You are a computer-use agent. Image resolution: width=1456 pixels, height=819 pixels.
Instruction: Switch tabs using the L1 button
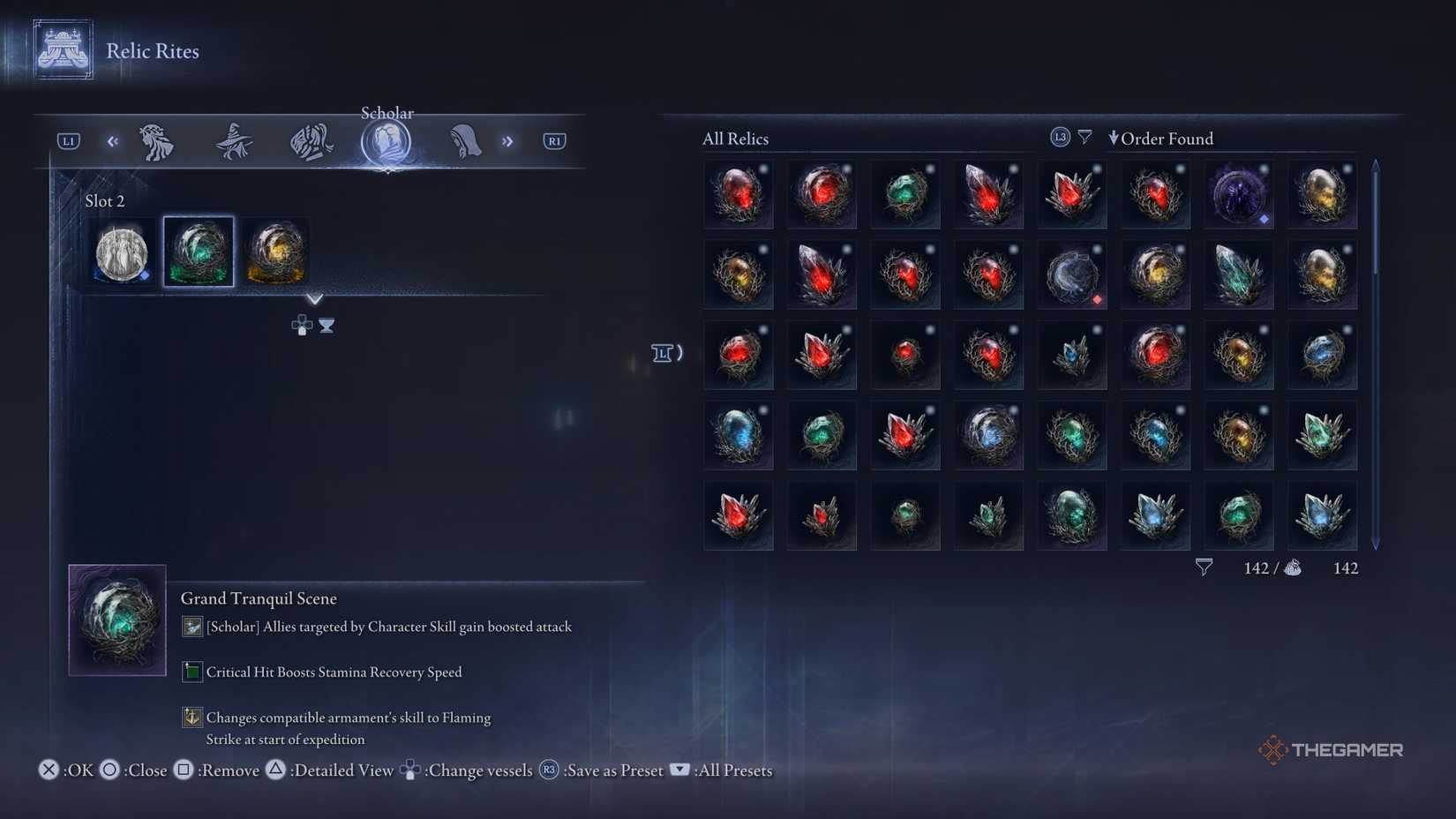67,139
